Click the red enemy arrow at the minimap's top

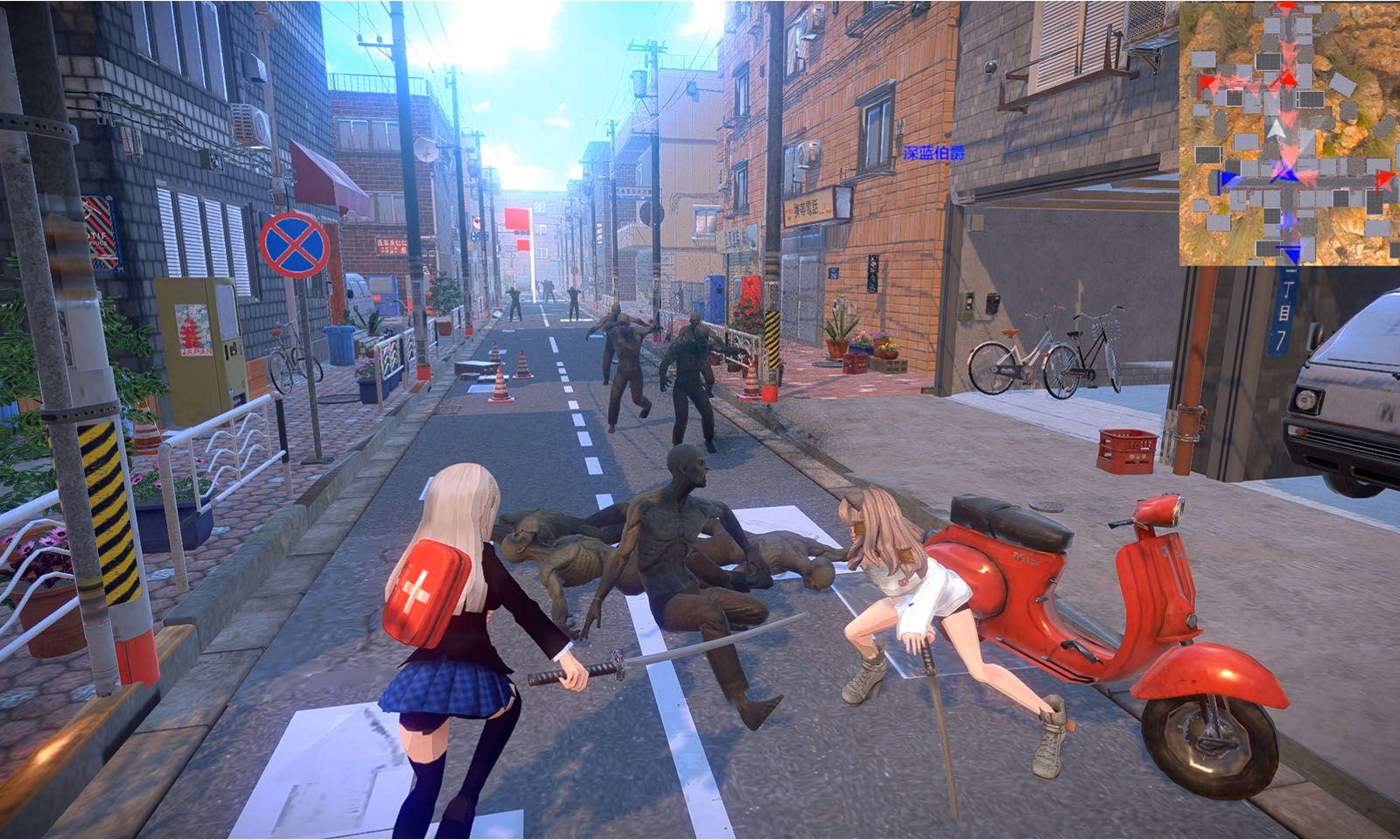point(1287,5)
